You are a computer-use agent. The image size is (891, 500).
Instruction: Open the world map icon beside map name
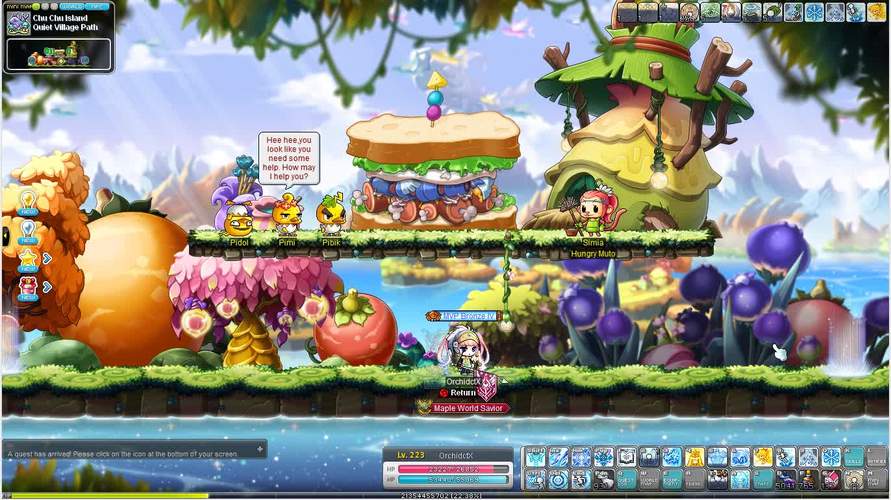click(x=17, y=23)
